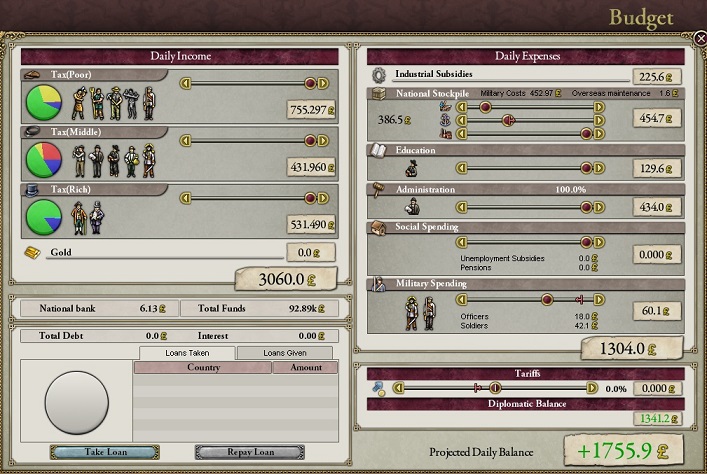The width and height of the screenshot is (707, 474).
Task: Click the military spending slider knob
Action: click(547, 299)
